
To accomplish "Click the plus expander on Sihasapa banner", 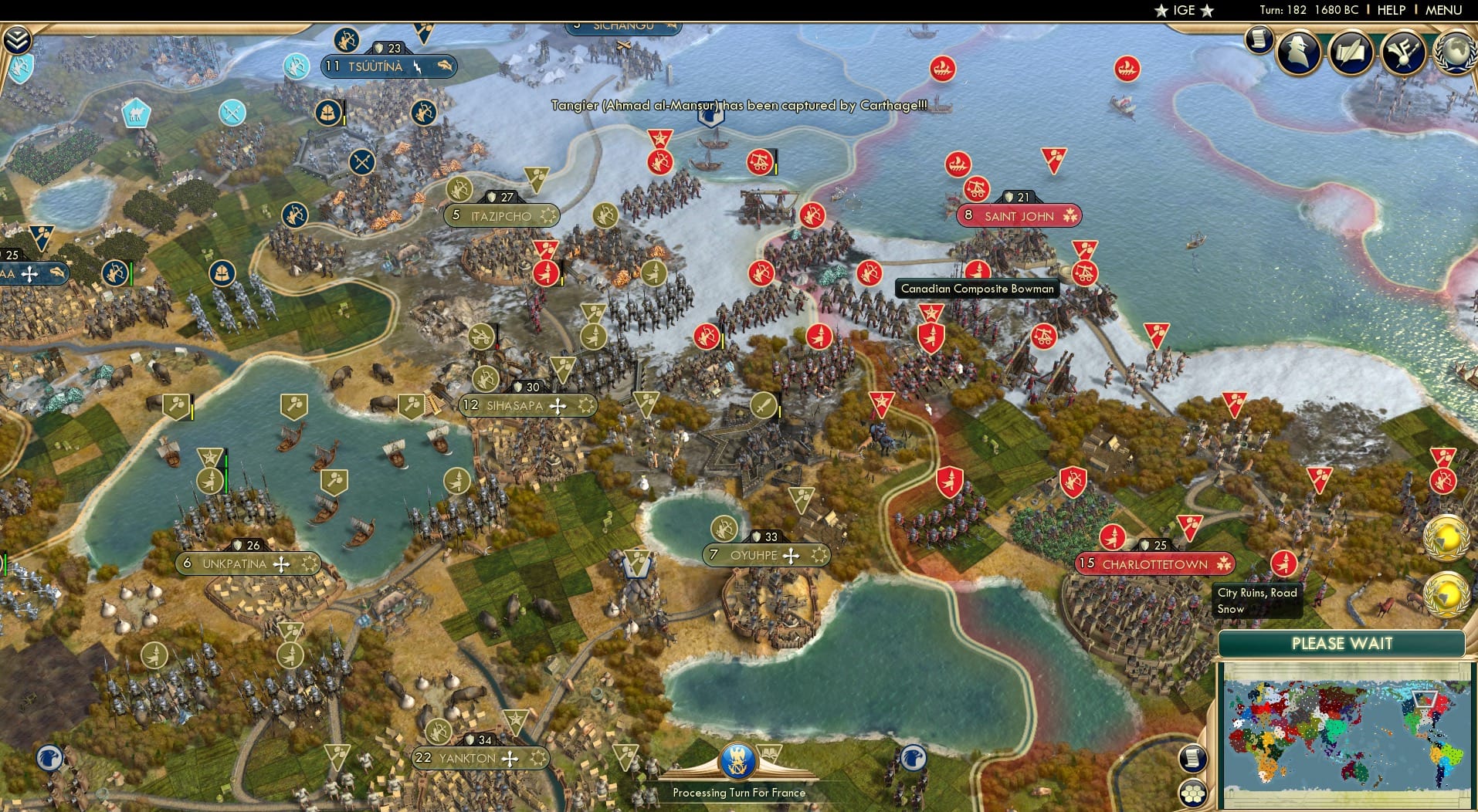I will pyautogui.click(x=558, y=405).
